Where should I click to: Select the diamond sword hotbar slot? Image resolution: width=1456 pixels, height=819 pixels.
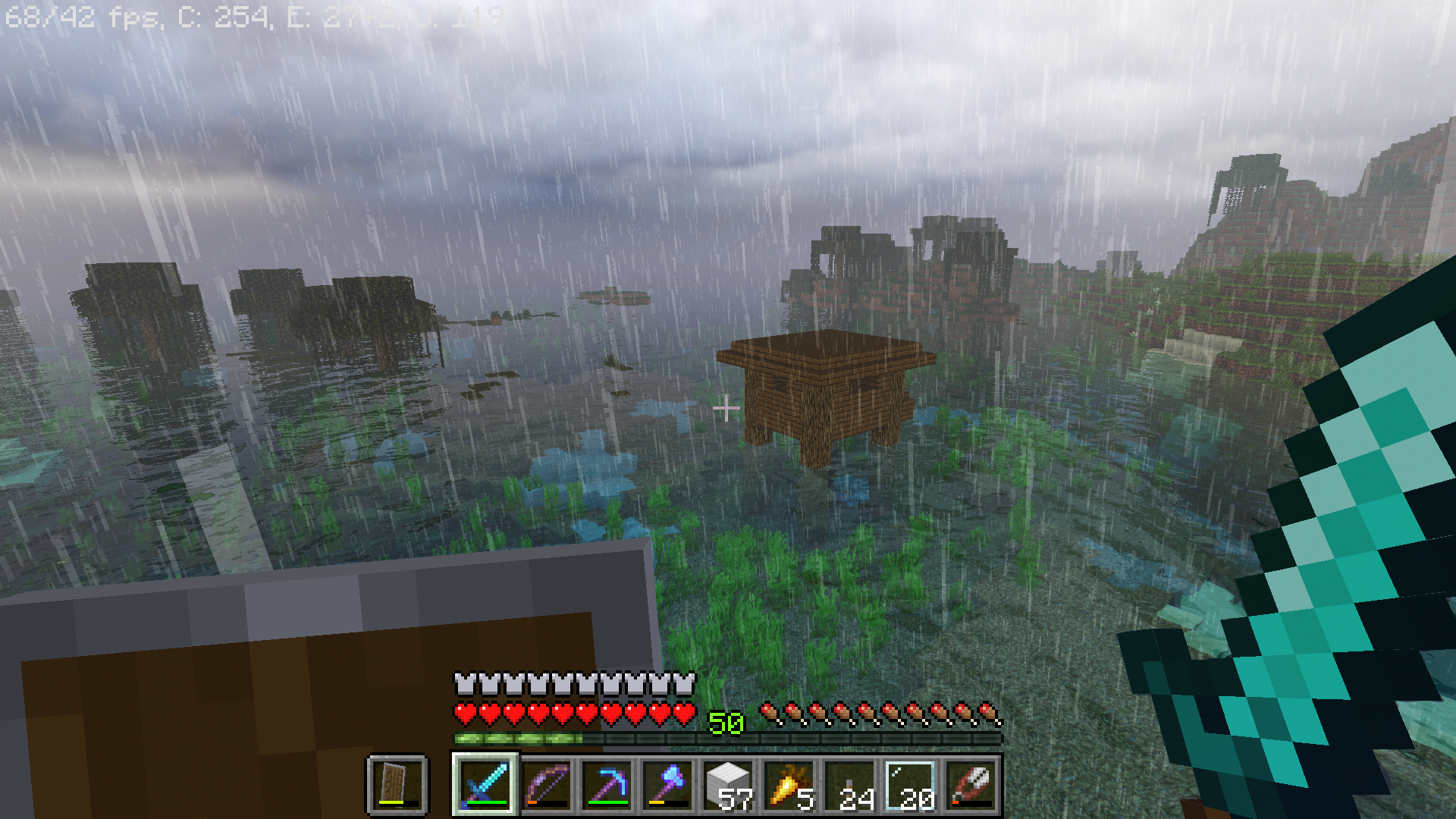pyautogui.click(x=485, y=784)
